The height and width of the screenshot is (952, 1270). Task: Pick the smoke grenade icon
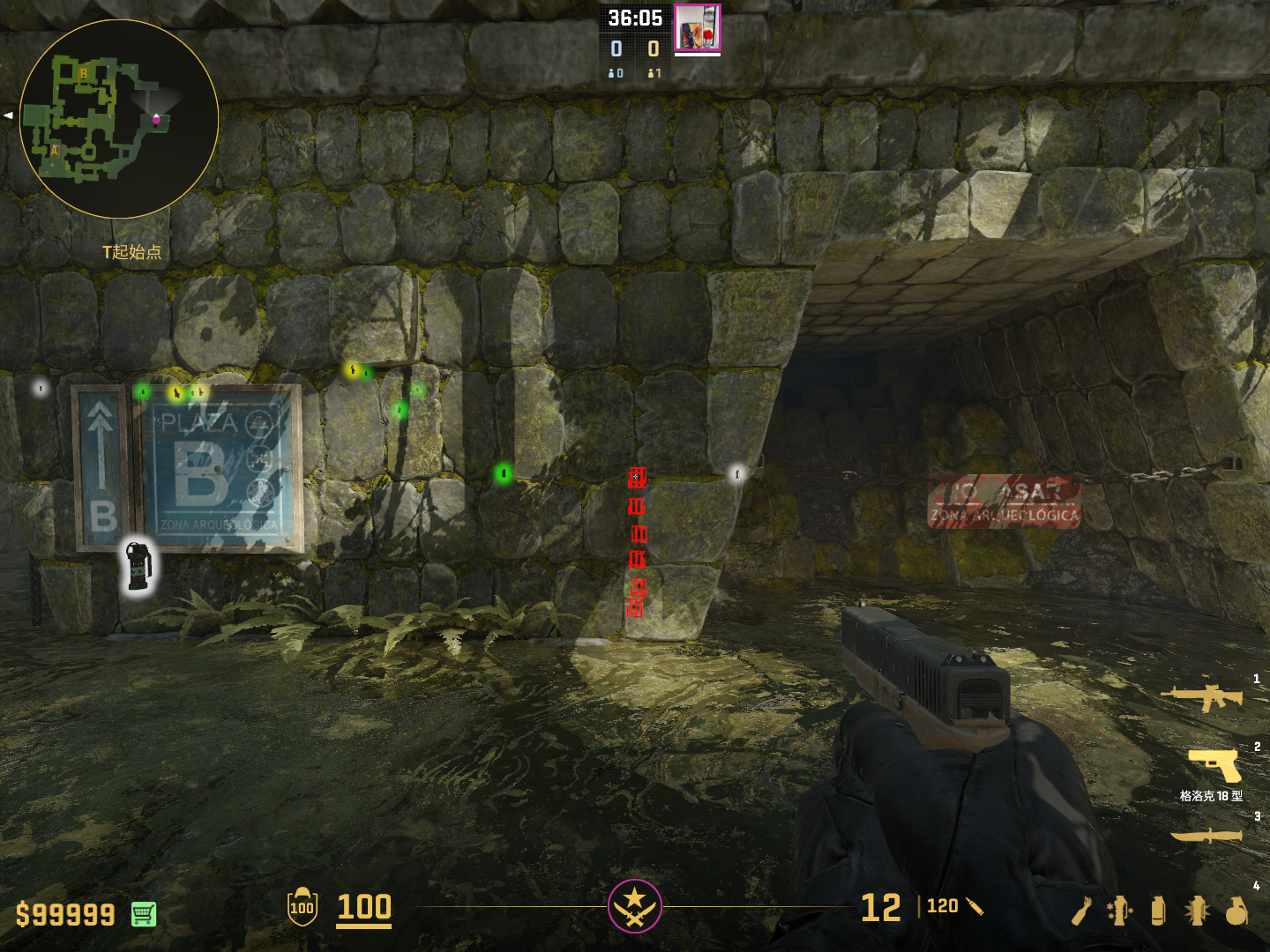[x=1158, y=911]
